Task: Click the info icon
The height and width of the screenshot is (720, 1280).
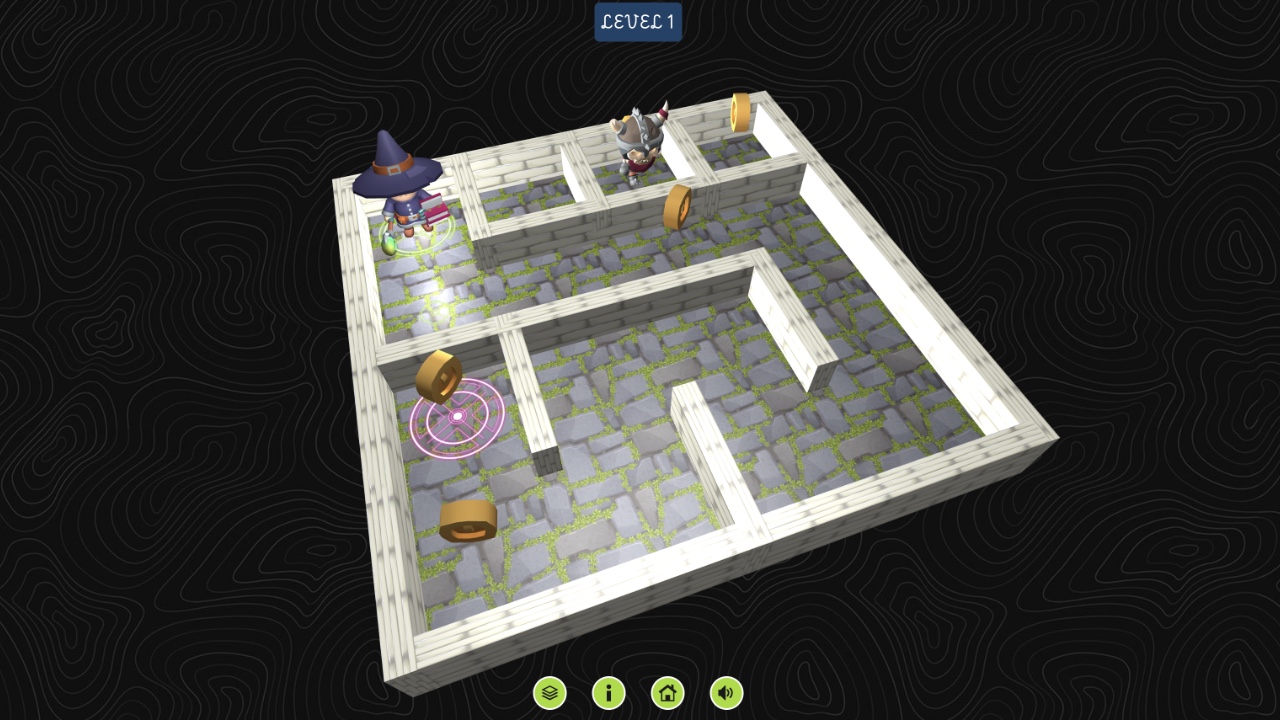Action: click(611, 692)
